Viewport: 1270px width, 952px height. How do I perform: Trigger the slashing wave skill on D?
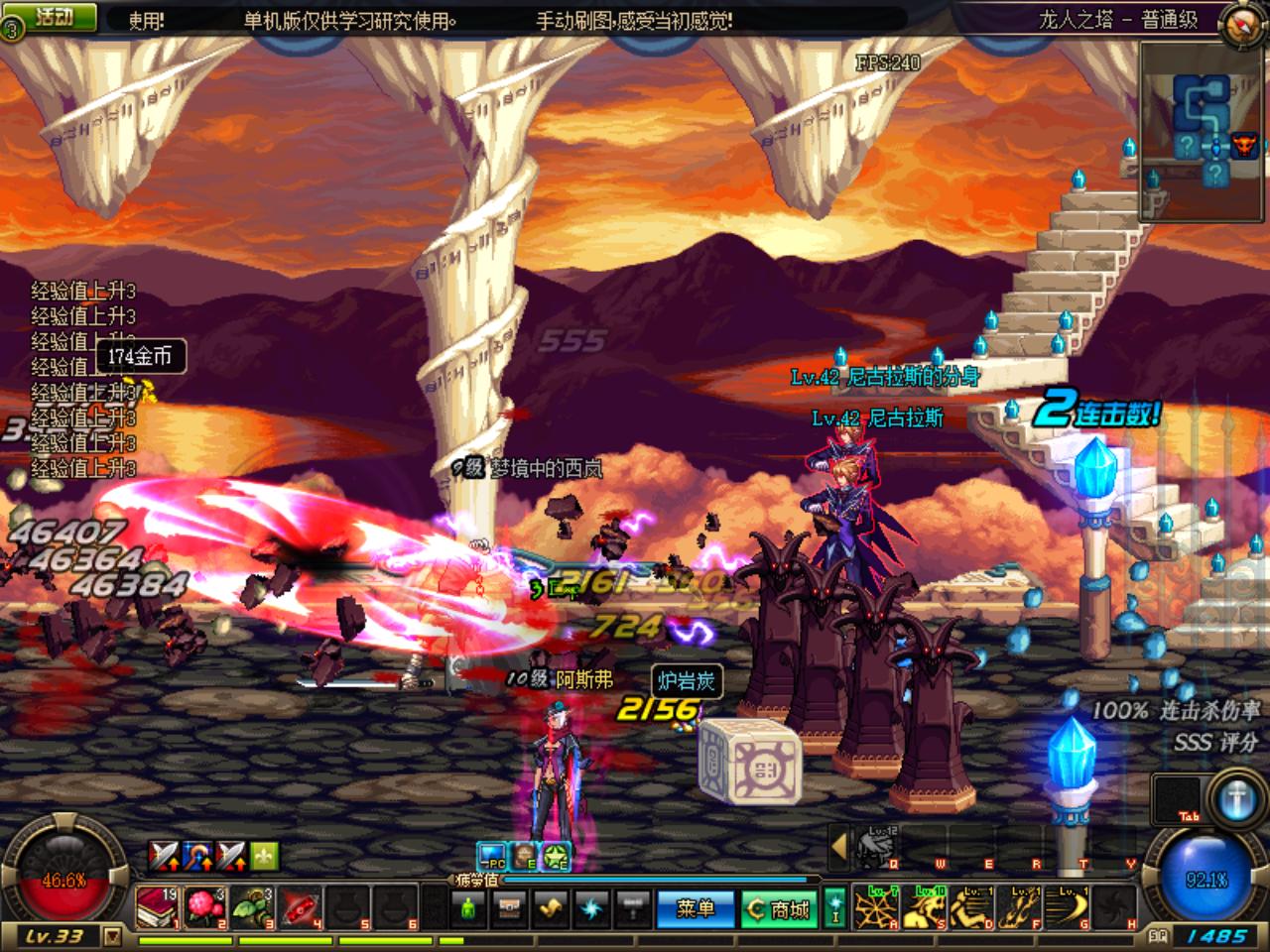click(x=971, y=906)
